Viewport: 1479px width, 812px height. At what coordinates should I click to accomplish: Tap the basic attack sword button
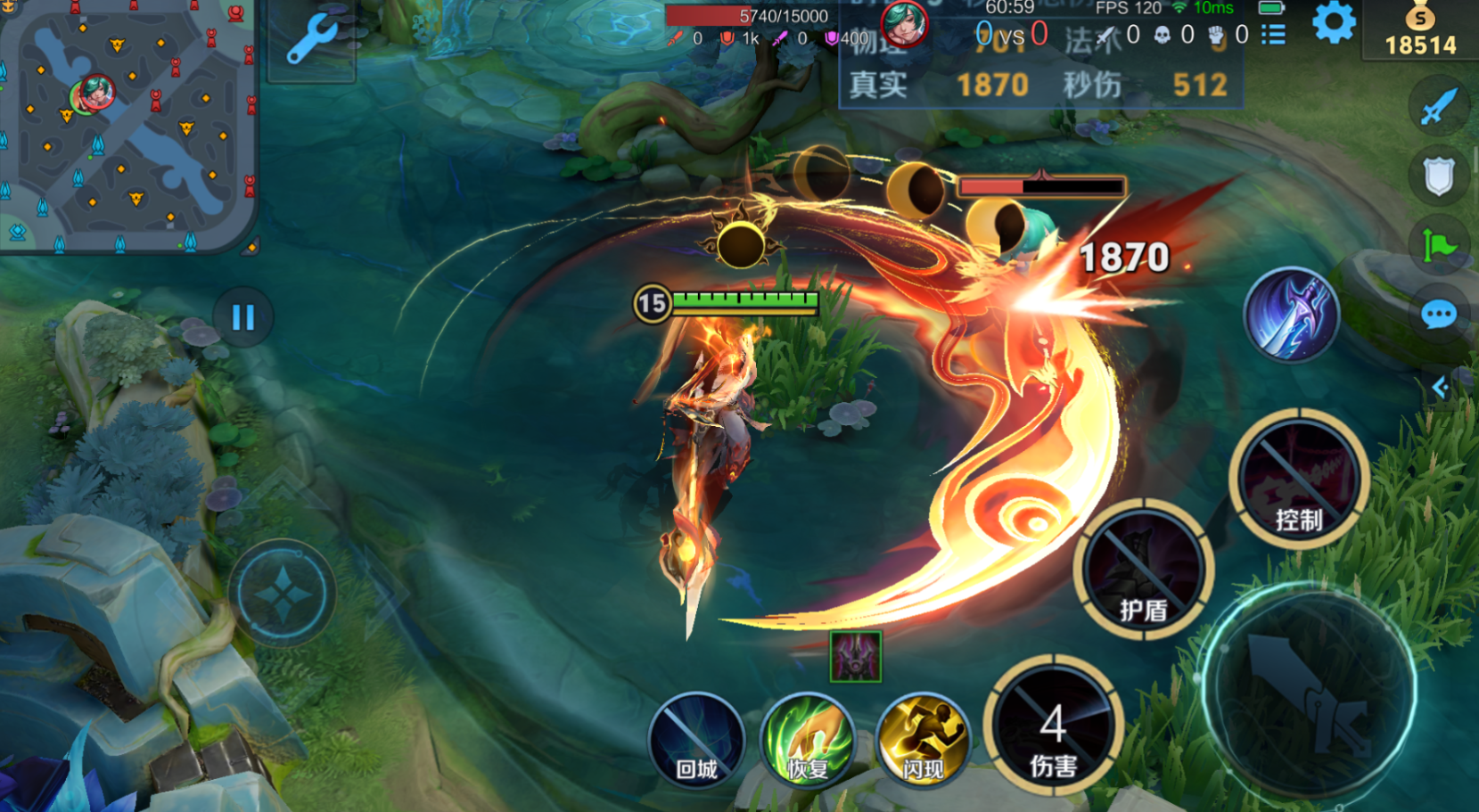[1309, 693]
